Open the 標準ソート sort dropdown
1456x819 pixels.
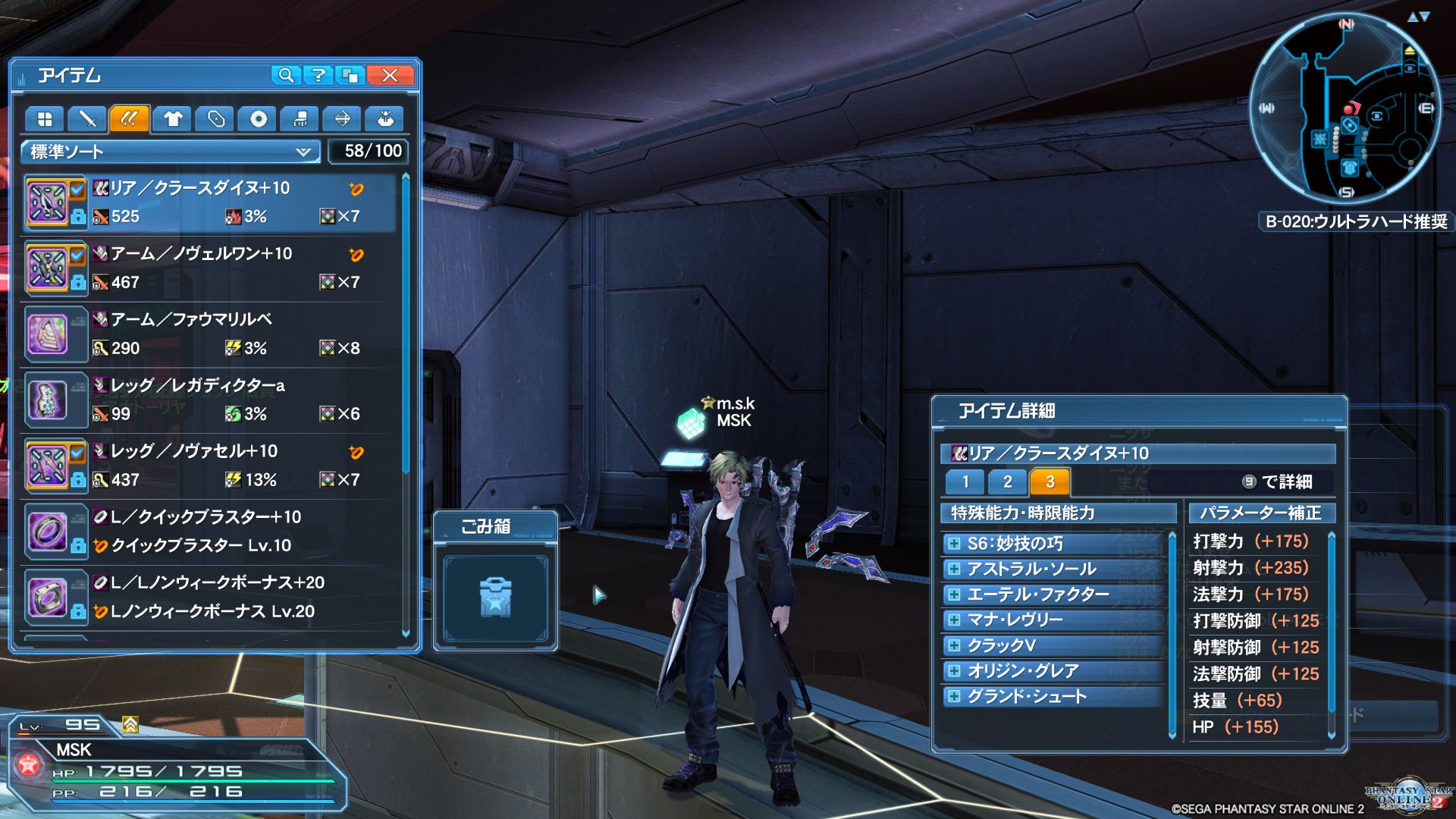(x=171, y=152)
